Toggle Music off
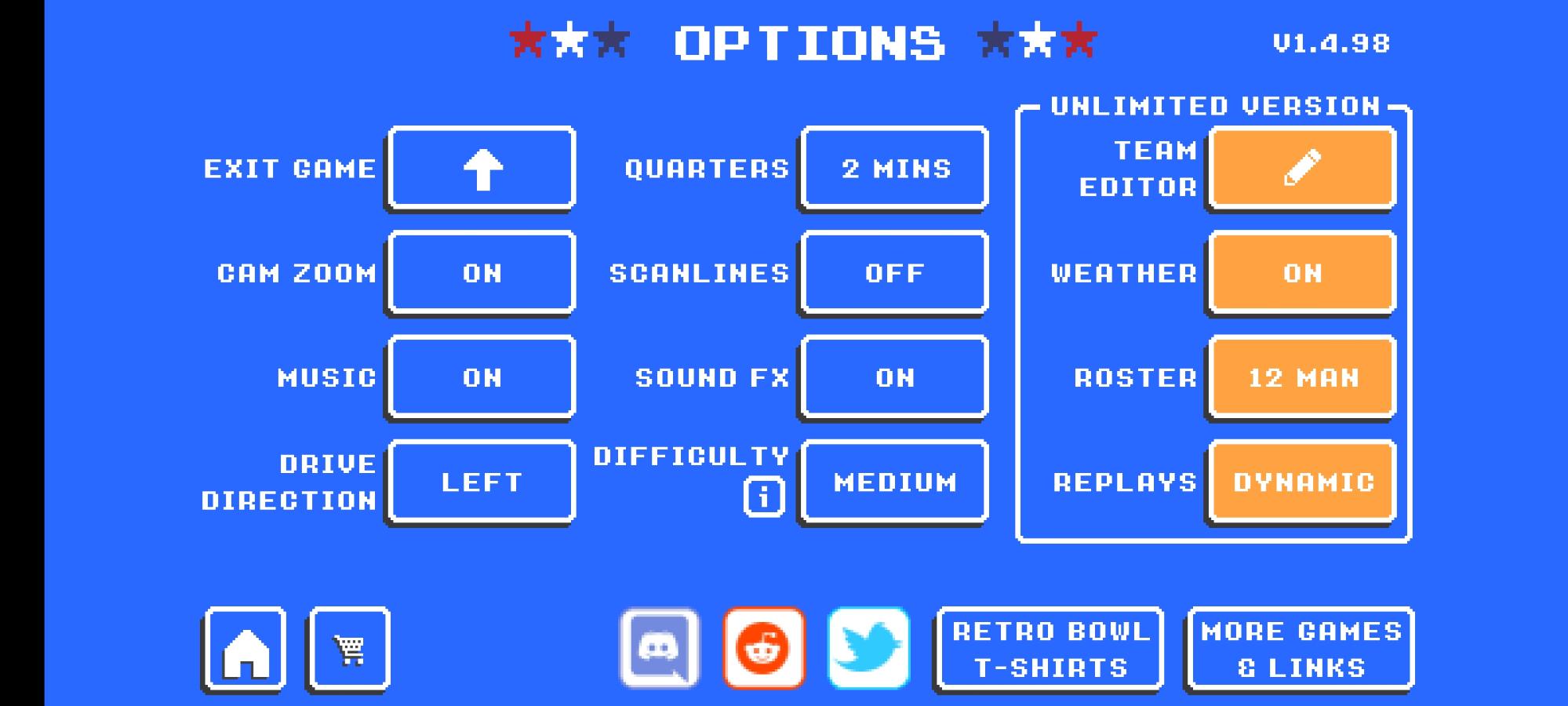 coord(481,377)
